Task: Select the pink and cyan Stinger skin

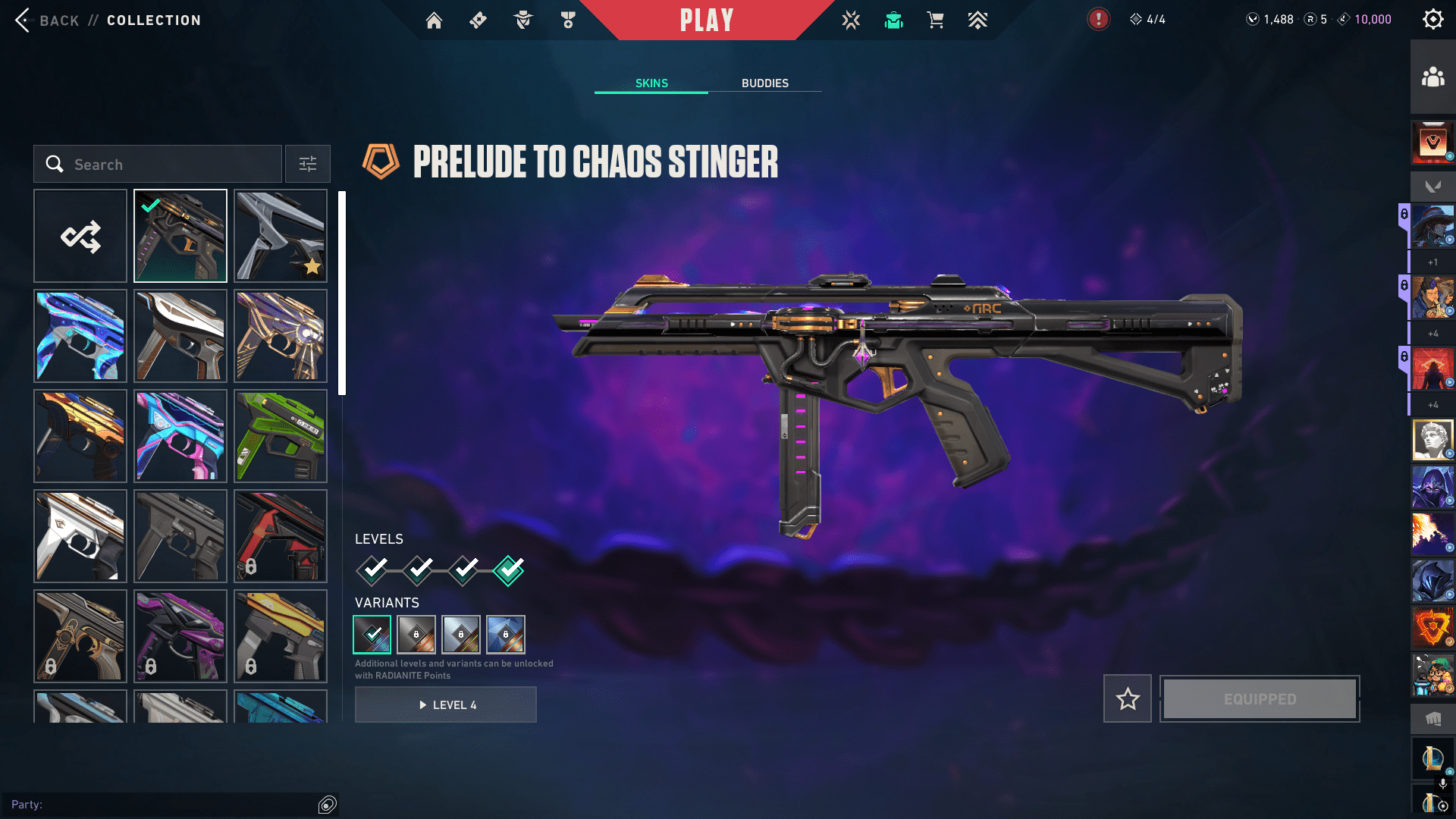Action: [180, 436]
